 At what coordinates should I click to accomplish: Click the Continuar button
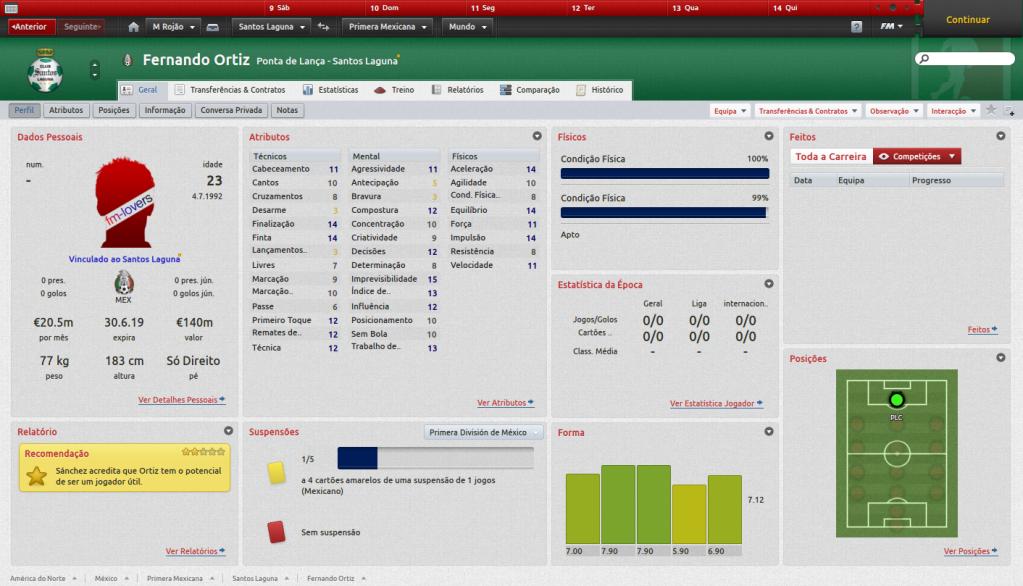(967, 20)
